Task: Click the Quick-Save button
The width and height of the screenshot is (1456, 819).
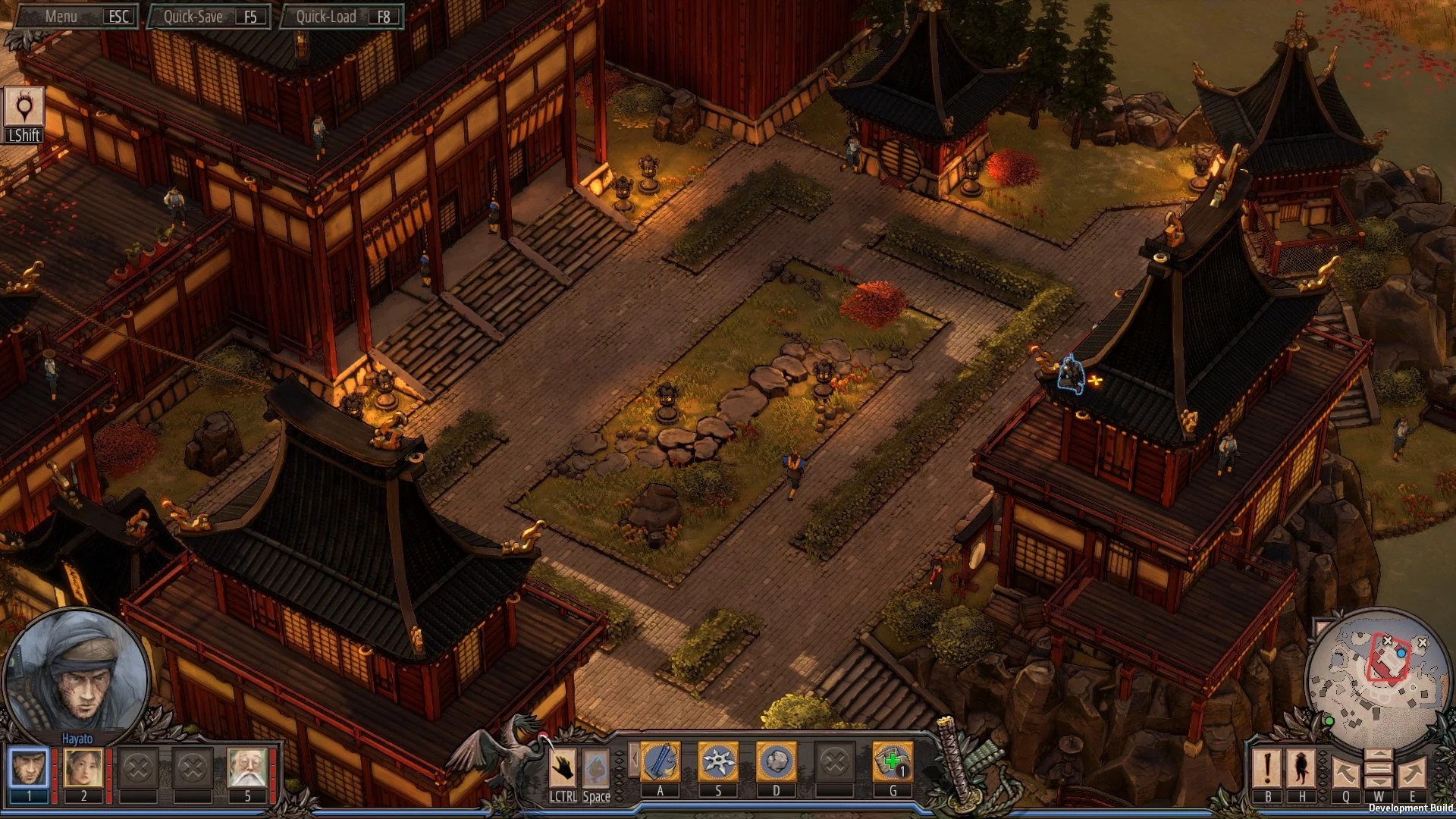Action: point(209,16)
